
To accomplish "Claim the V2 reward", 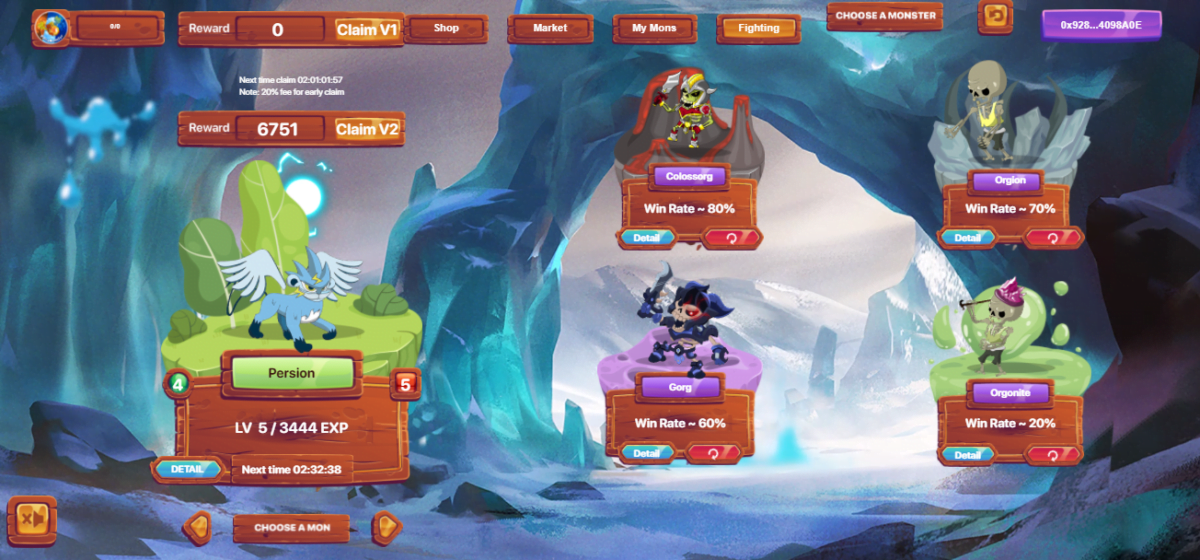I will pyautogui.click(x=367, y=129).
